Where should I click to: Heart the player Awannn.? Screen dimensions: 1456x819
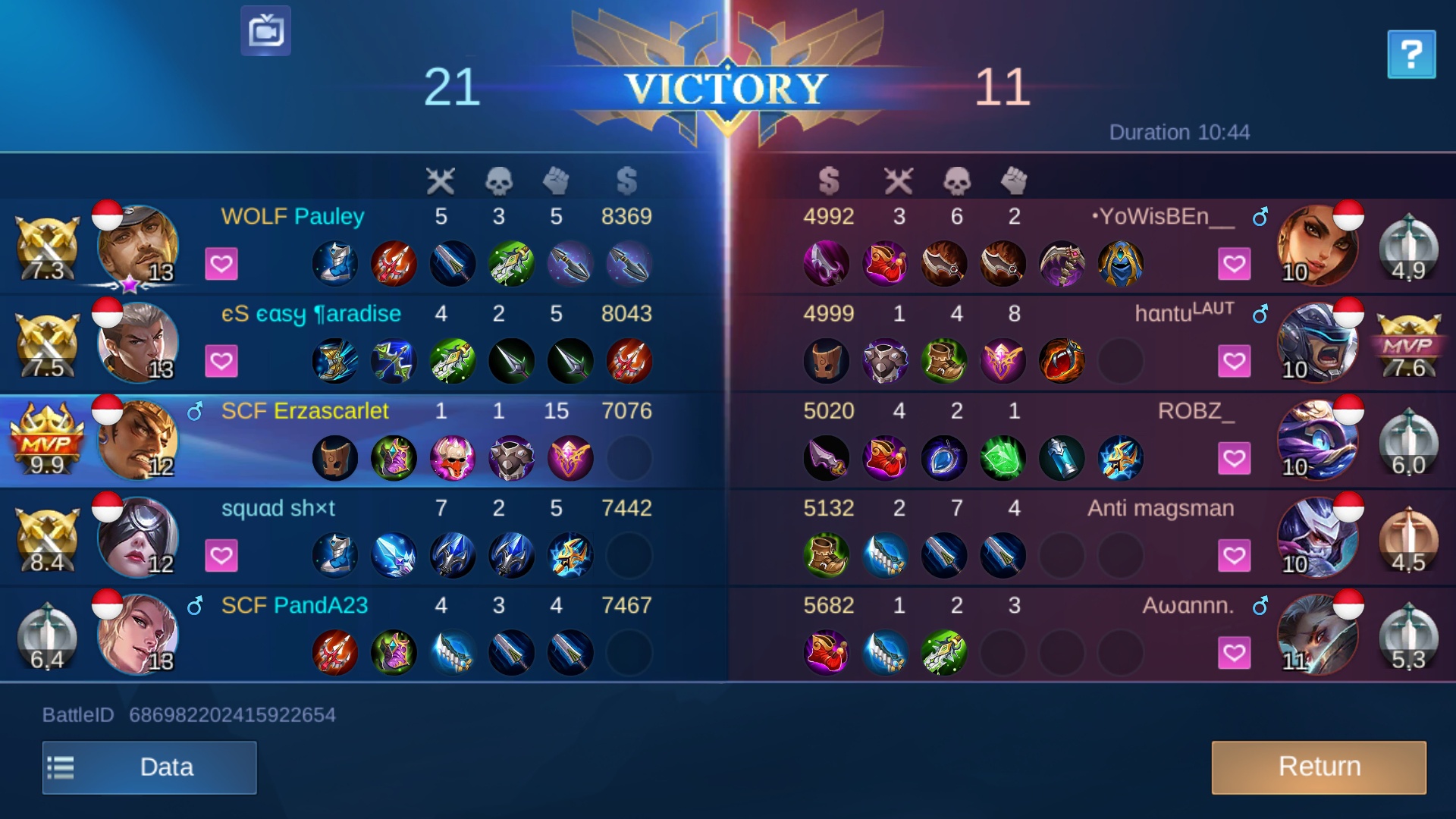1234,652
